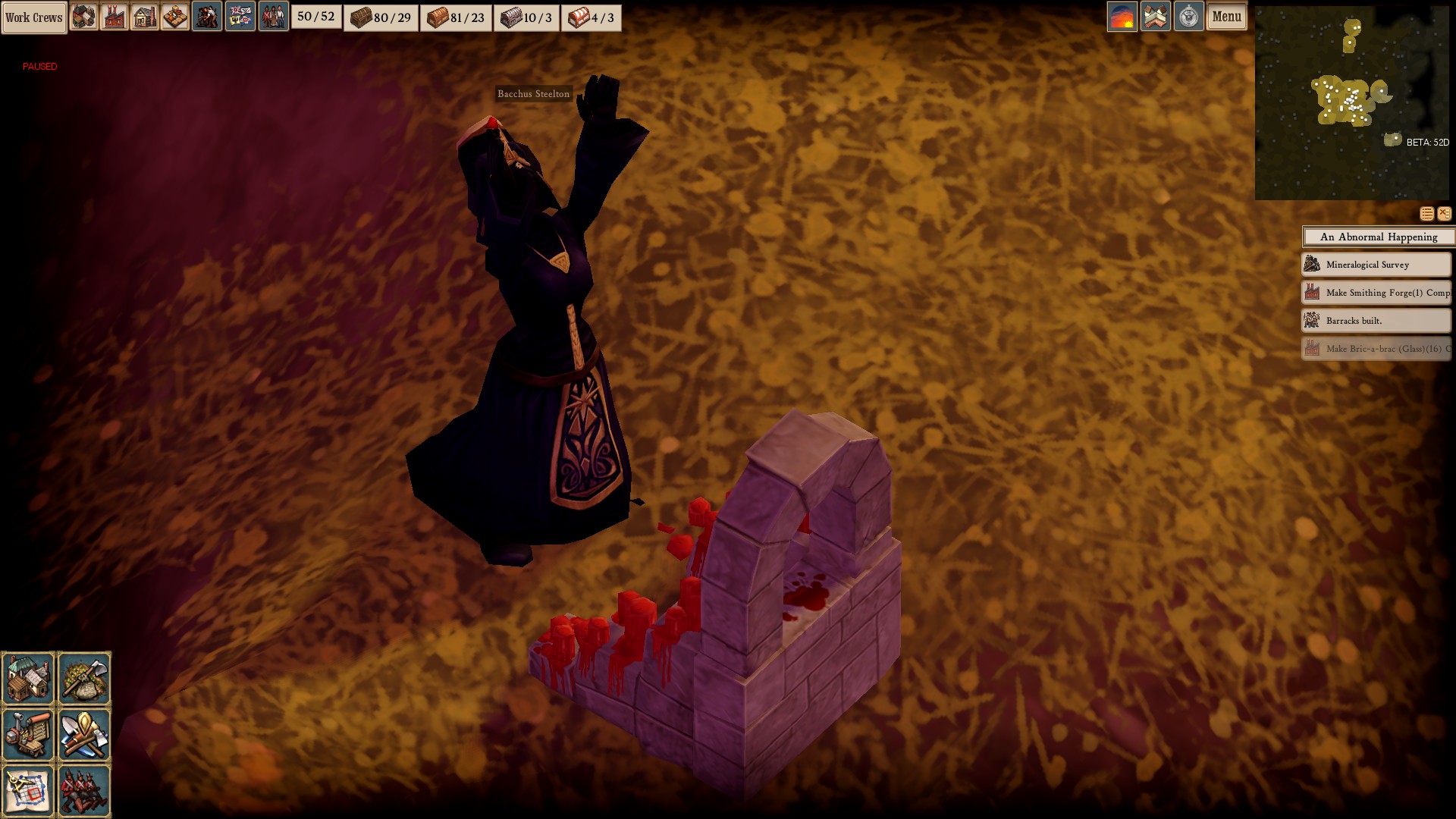Viewport: 1456px width, 819px height.
Task: Toggle the terrain layers icon
Action: (x=1156, y=17)
